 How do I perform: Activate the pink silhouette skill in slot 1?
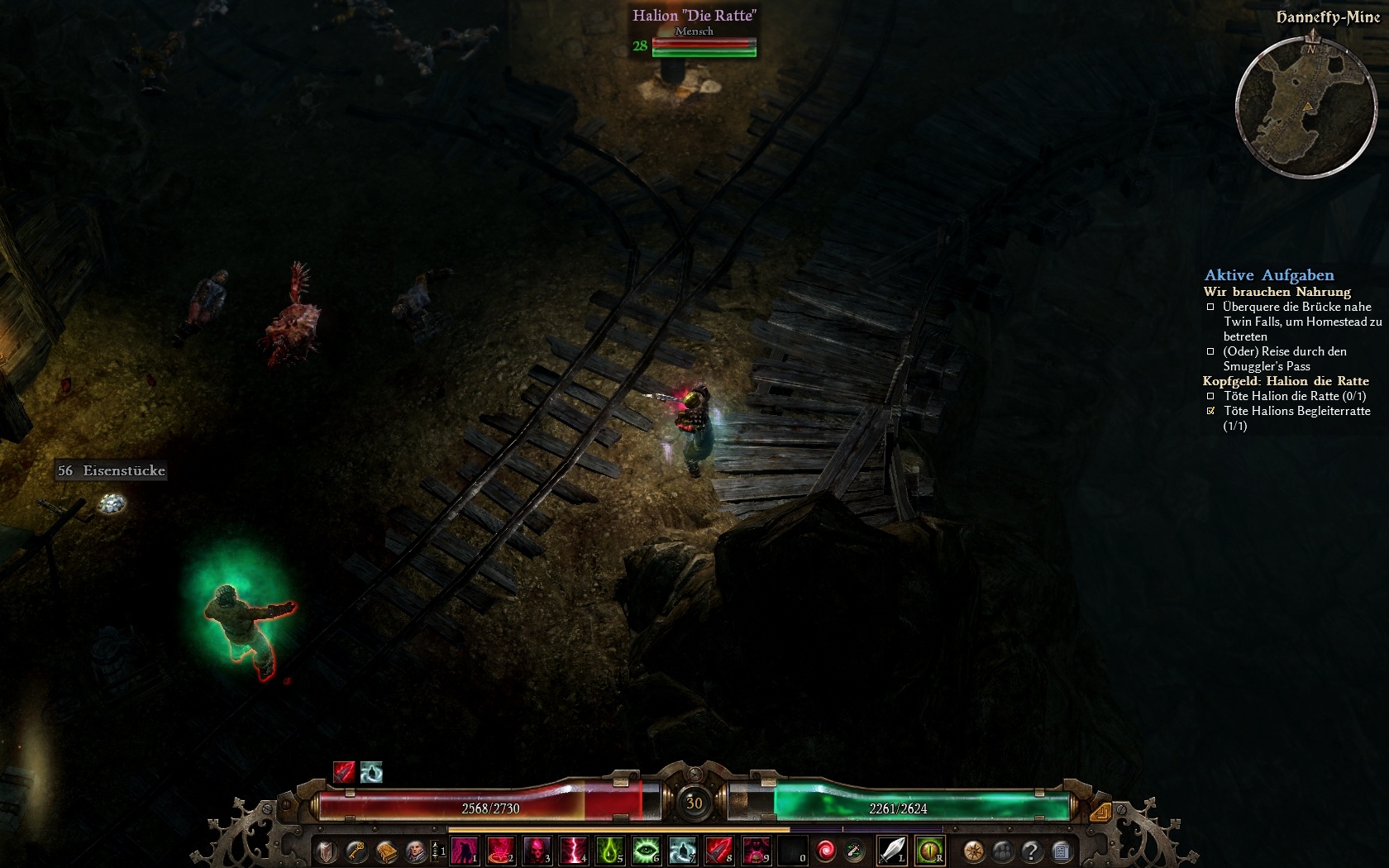pos(465,851)
